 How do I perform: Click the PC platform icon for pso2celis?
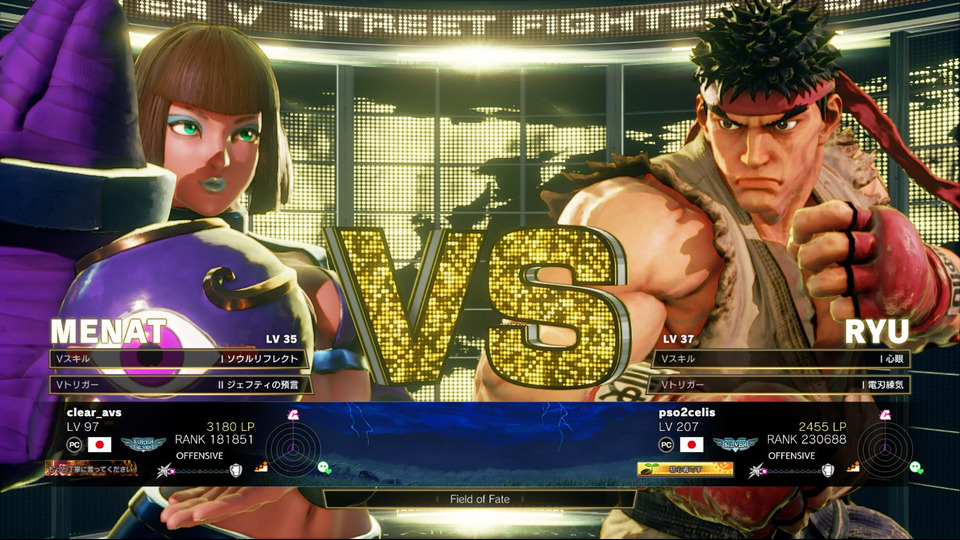click(x=666, y=445)
